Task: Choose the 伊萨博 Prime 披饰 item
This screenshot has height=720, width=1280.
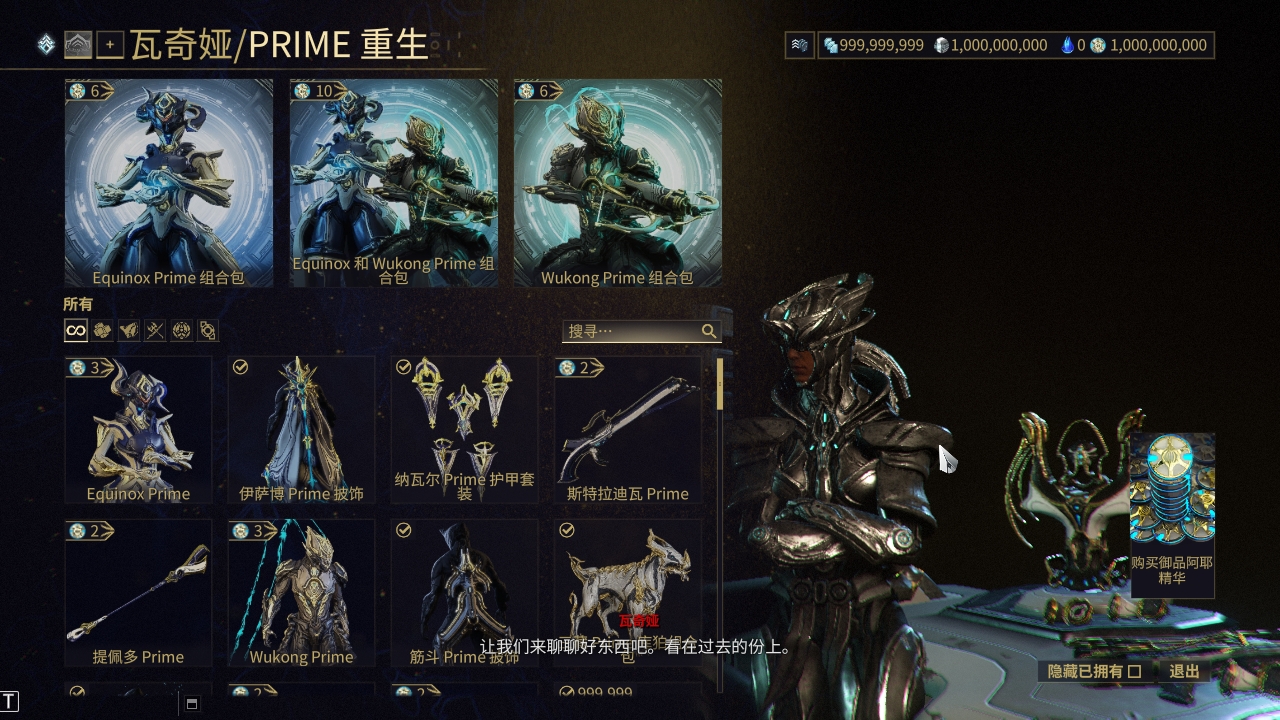Action: click(301, 429)
